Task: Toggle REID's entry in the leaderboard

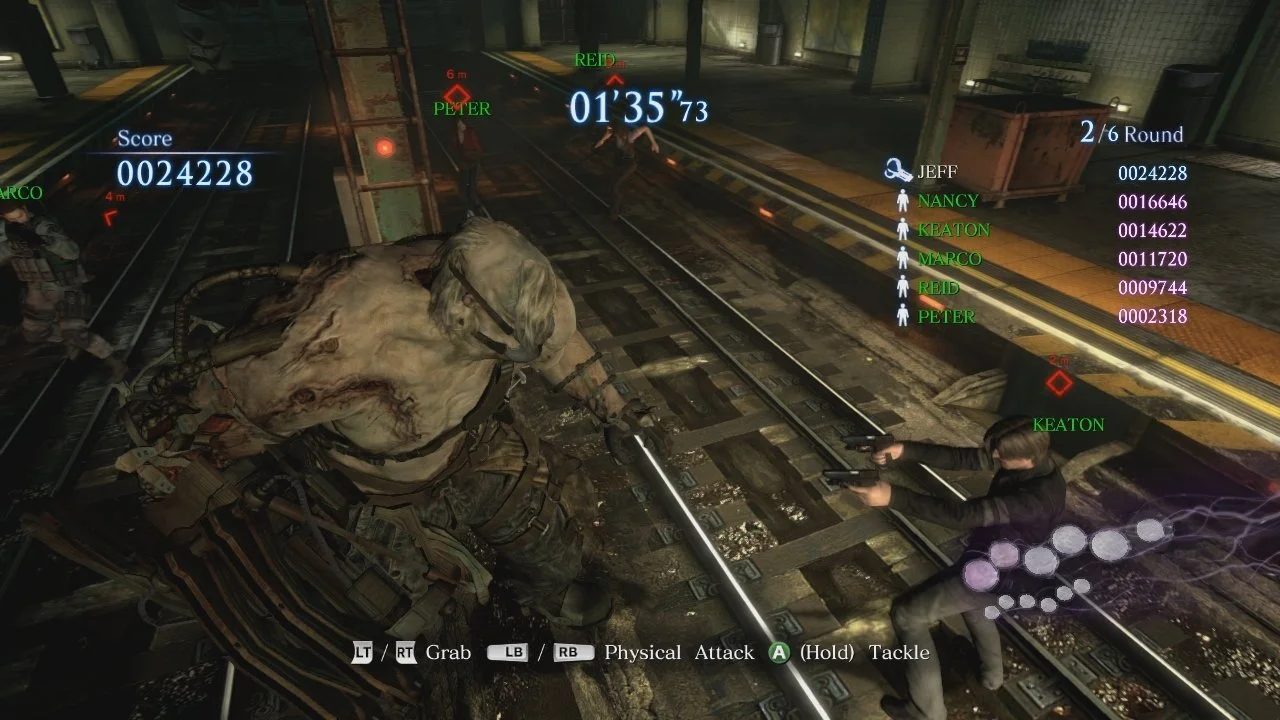Action: click(x=940, y=287)
